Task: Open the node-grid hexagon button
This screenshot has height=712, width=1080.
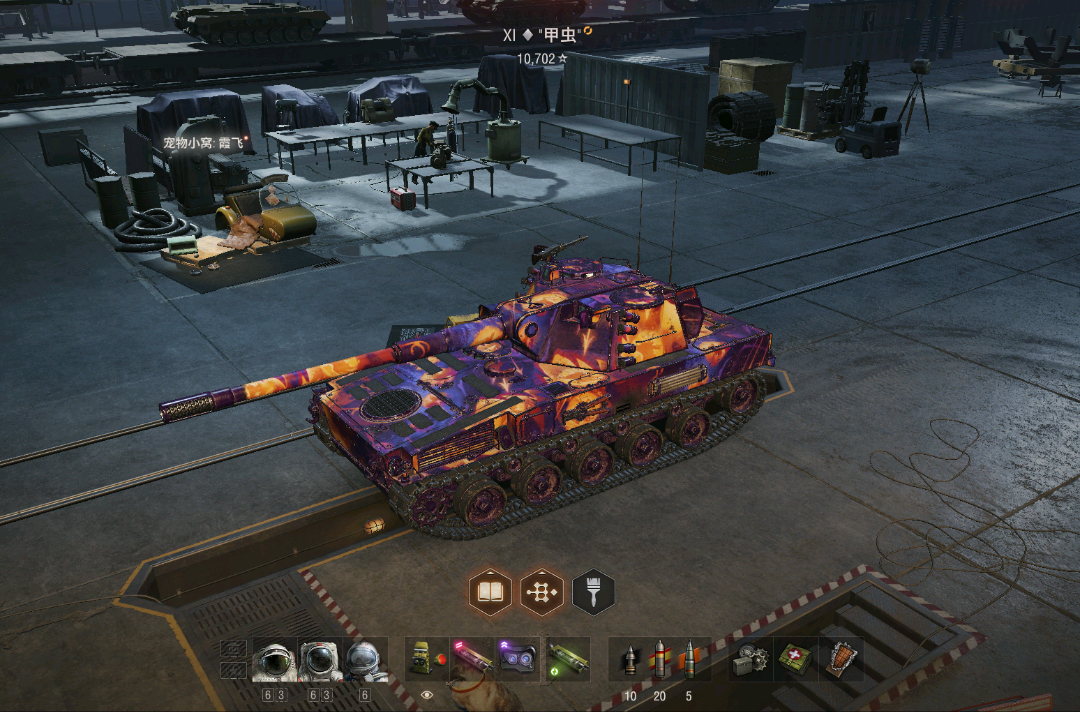Action: [x=542, y=592]
